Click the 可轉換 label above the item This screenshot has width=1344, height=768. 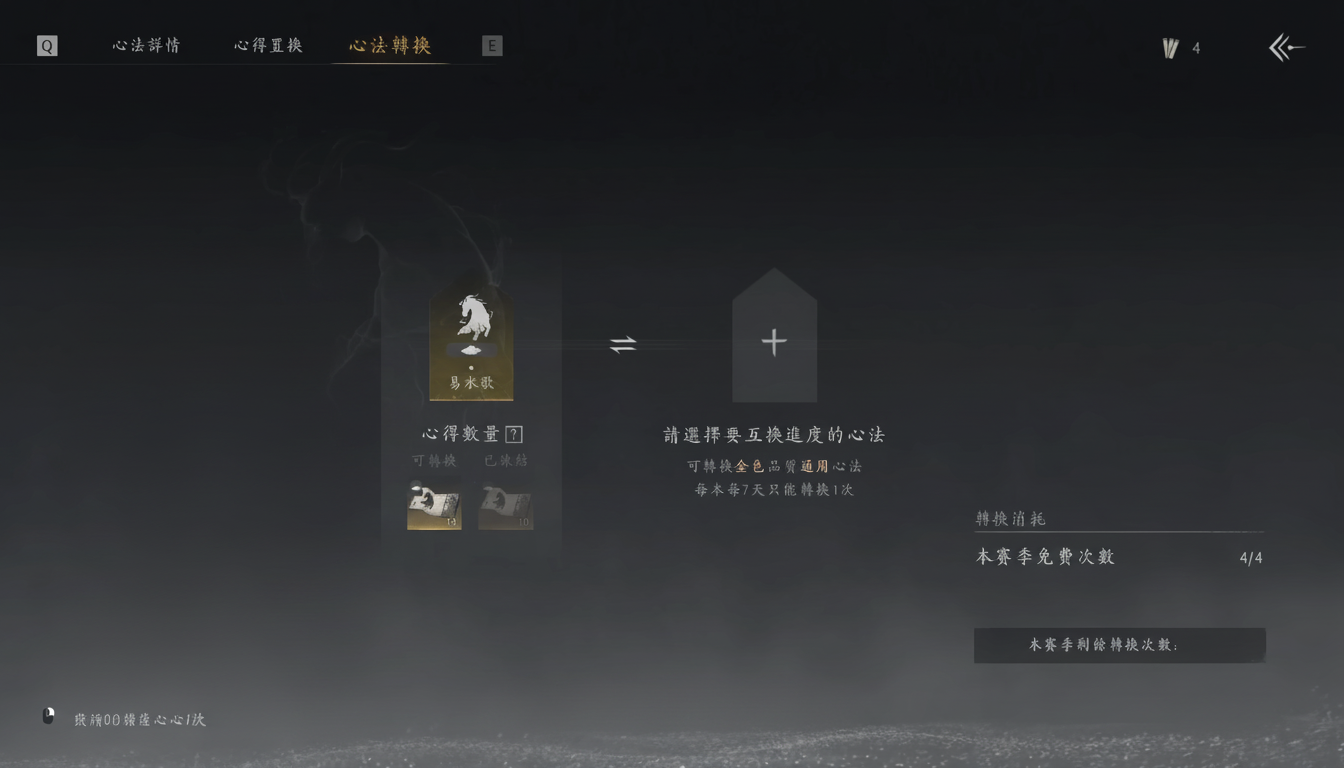(436, 461)
